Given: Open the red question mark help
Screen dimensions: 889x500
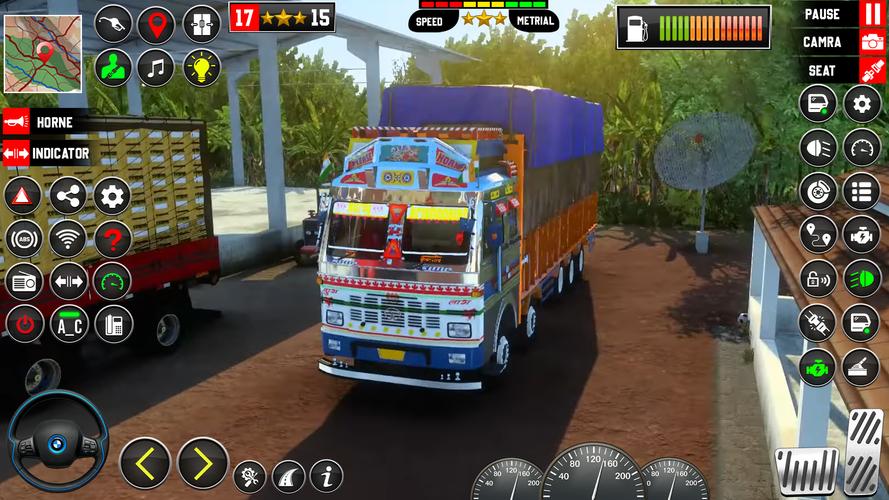Looking at the screenshot, I should coord(113,239).
